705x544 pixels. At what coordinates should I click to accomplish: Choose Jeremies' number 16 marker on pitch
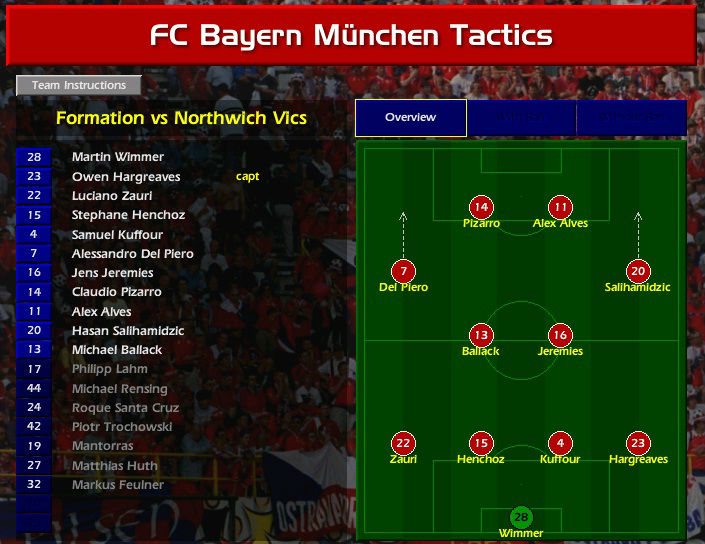pos(560,335)
